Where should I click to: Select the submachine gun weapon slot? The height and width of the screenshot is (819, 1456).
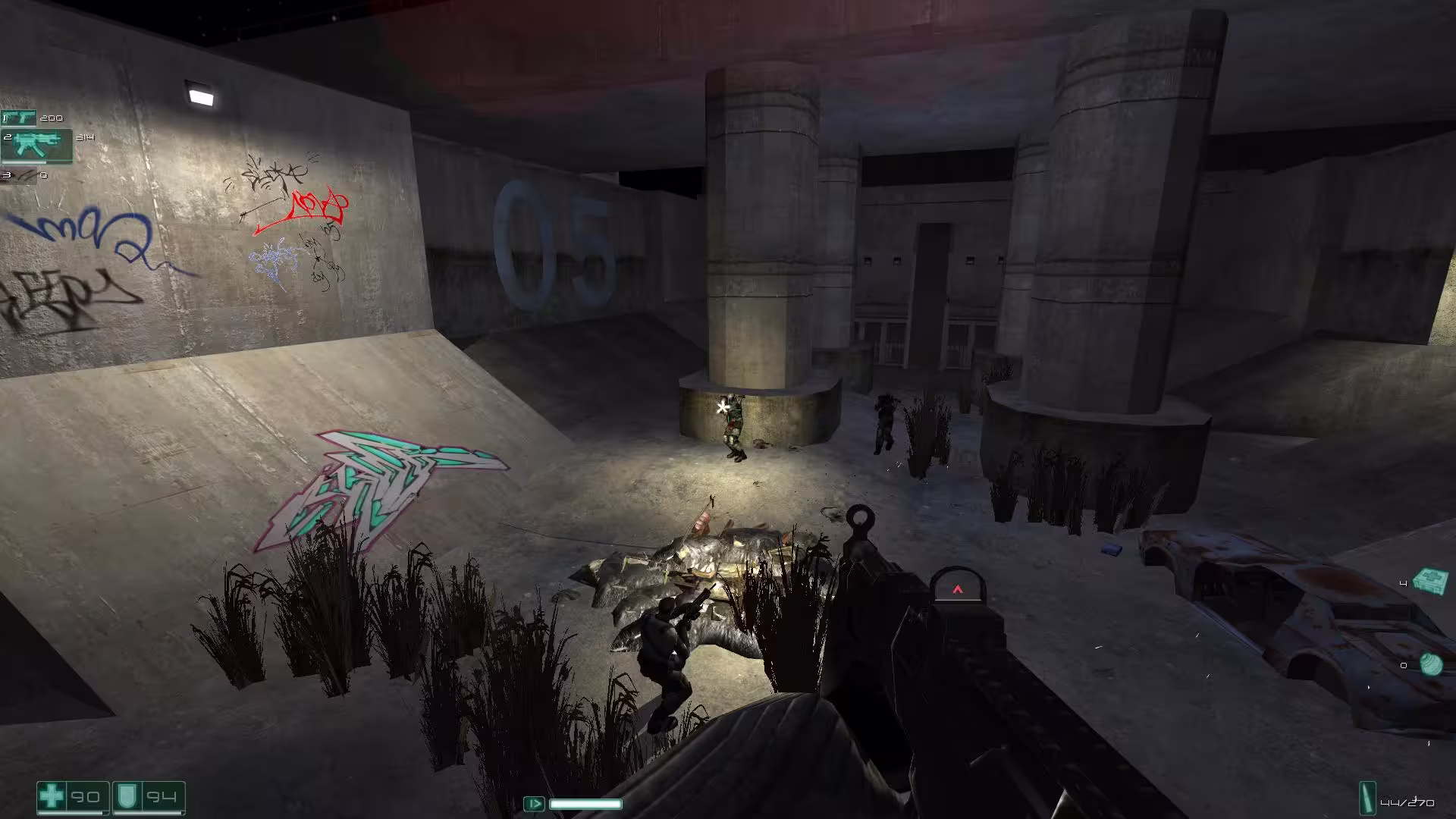click(x=36, y=146)
